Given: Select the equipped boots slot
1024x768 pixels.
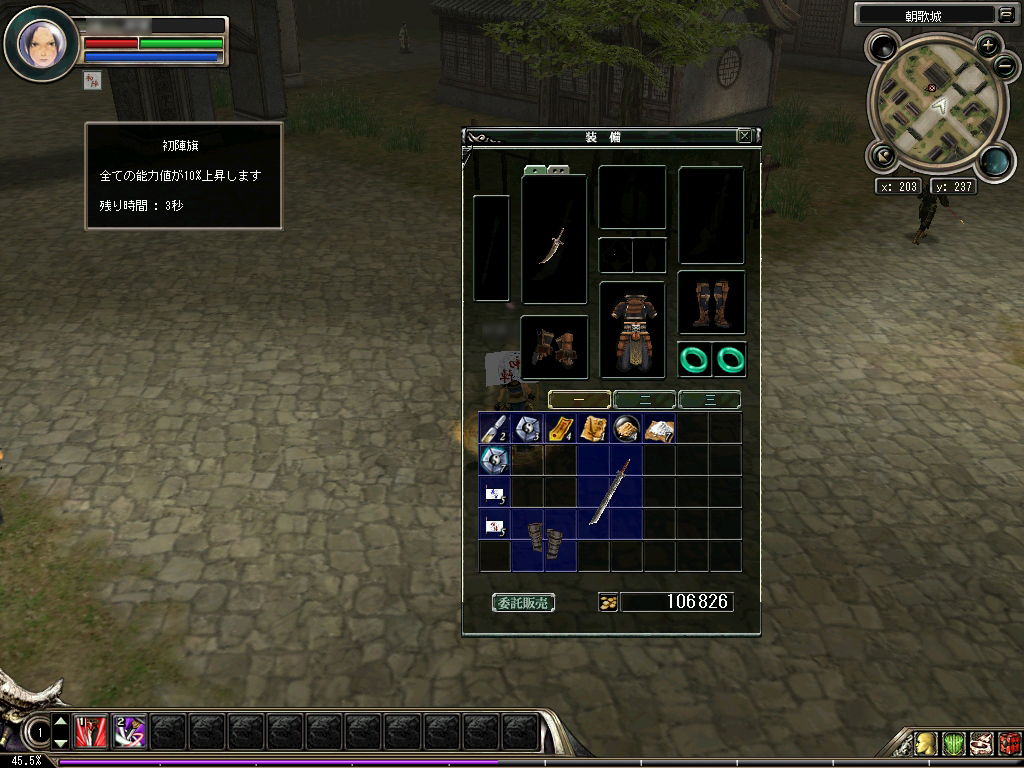Looking at the screenshot, I should click(x=711, y=302).
